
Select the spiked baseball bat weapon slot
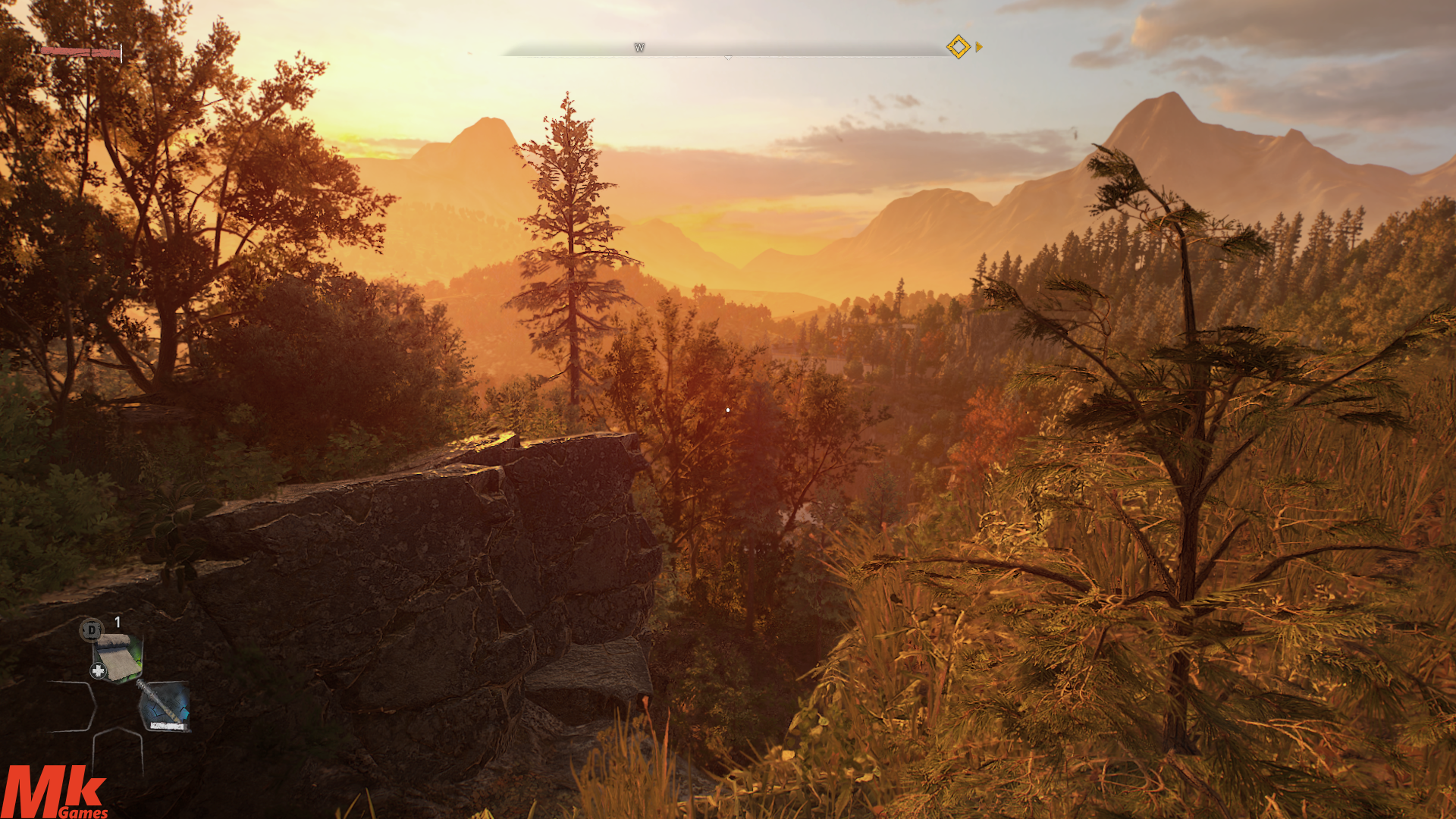click(x=164, y=706)
